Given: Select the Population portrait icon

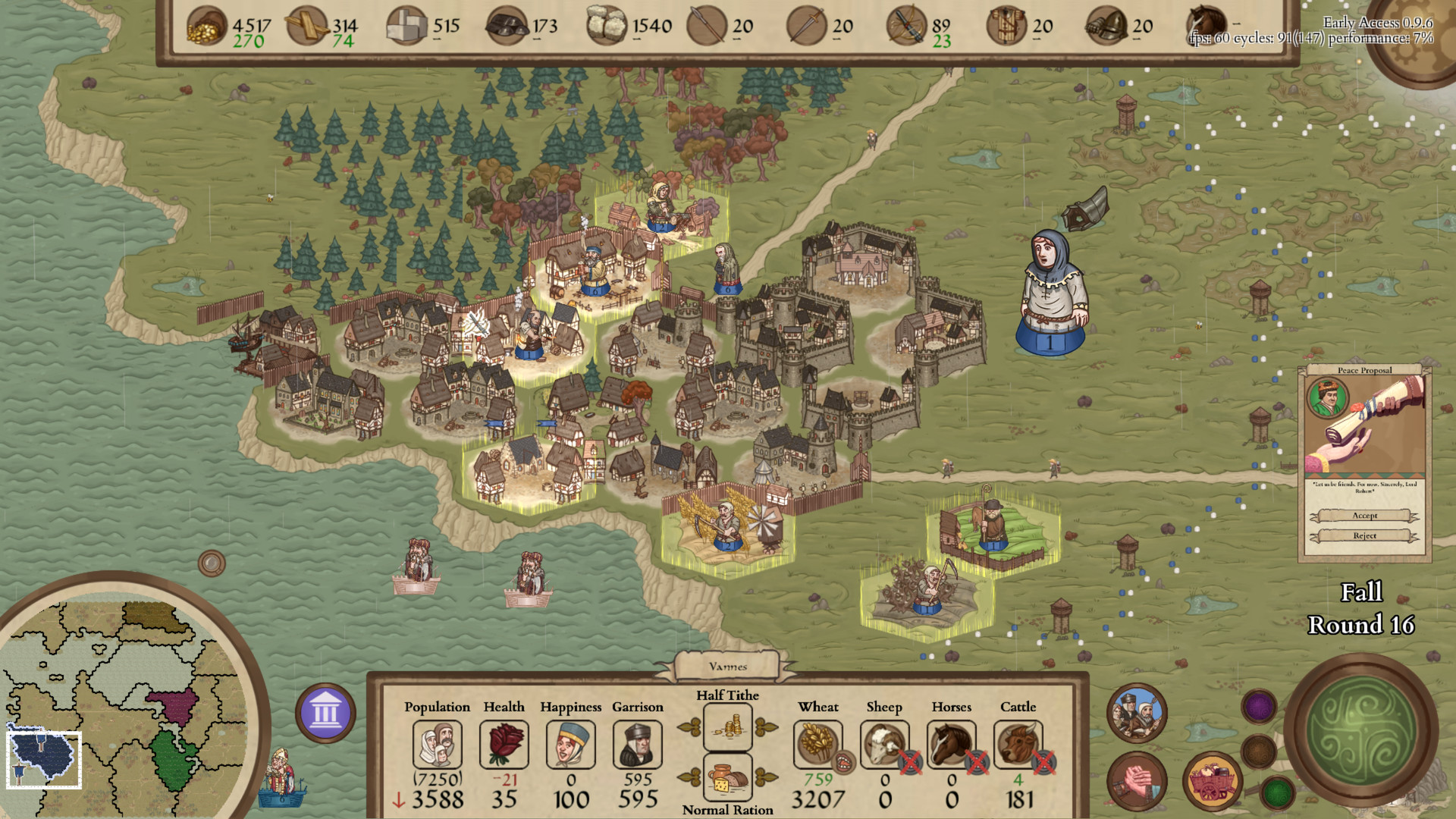Looking at the screenshot, I should click(437, 744).
